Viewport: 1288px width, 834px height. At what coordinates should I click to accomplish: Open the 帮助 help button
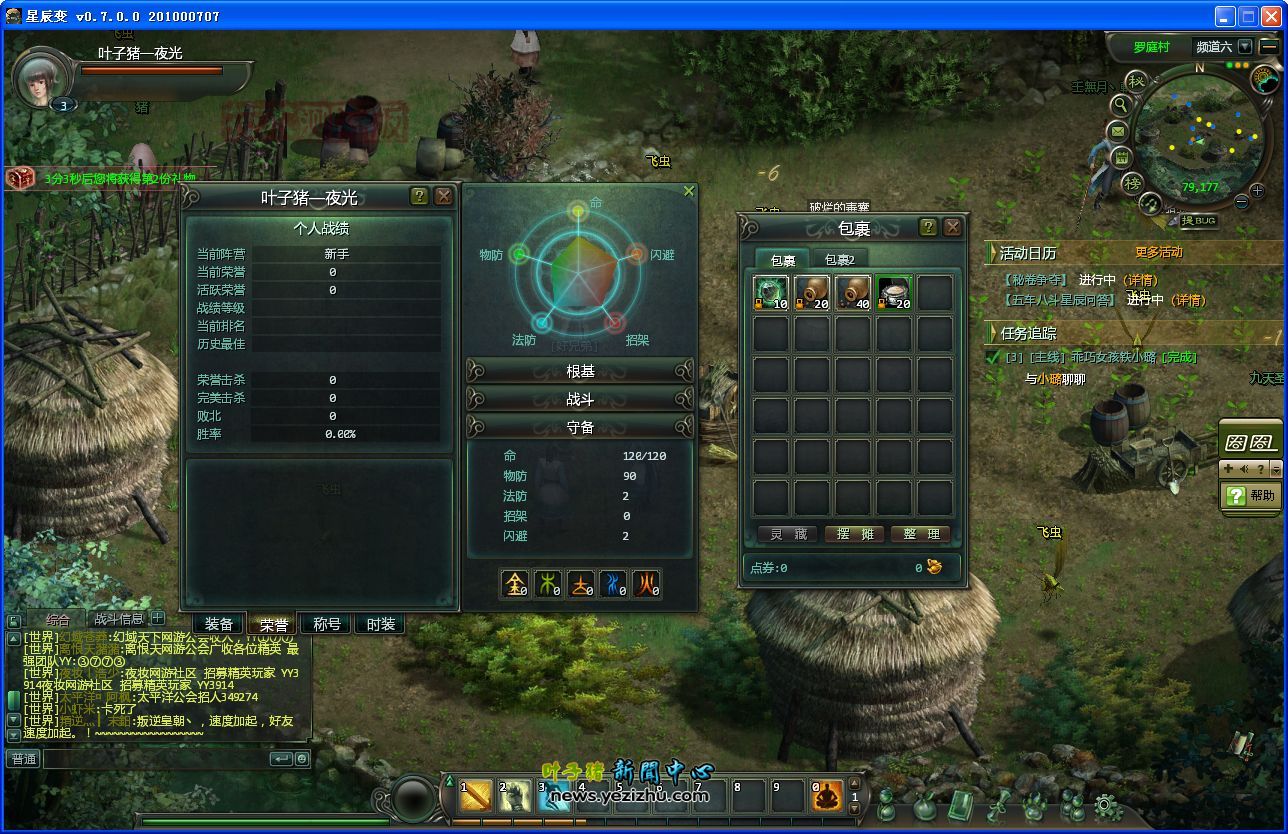1251,495
